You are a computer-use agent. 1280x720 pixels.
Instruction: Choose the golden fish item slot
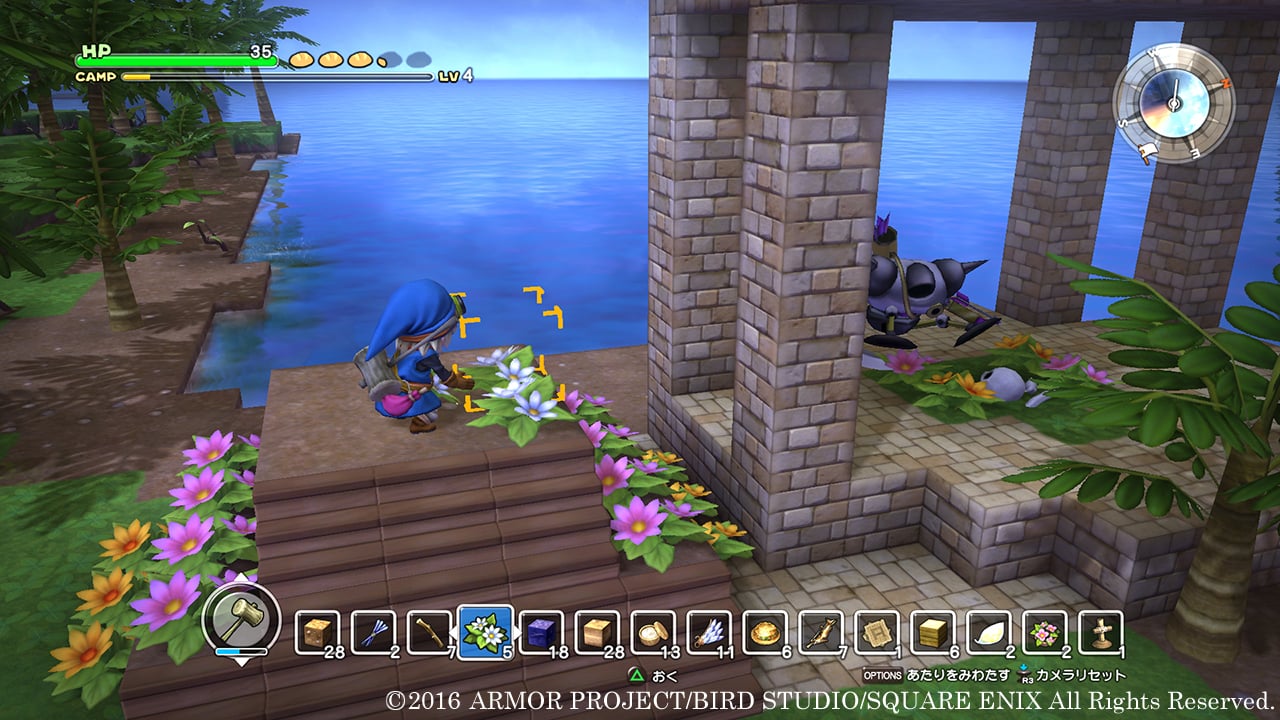pos(822,632)
